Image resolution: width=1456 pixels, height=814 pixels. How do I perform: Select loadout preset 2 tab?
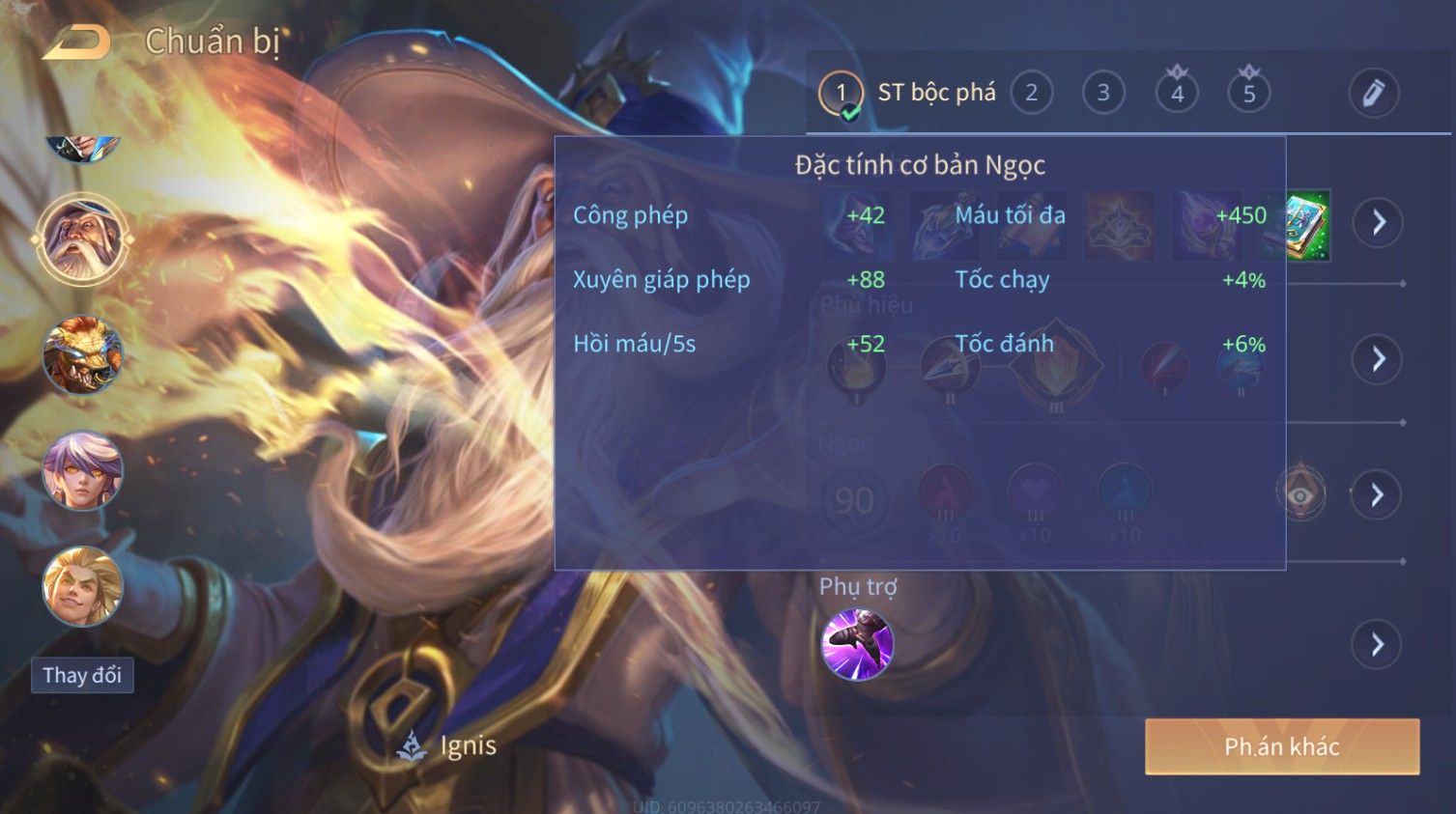[x=1031, y=93]
